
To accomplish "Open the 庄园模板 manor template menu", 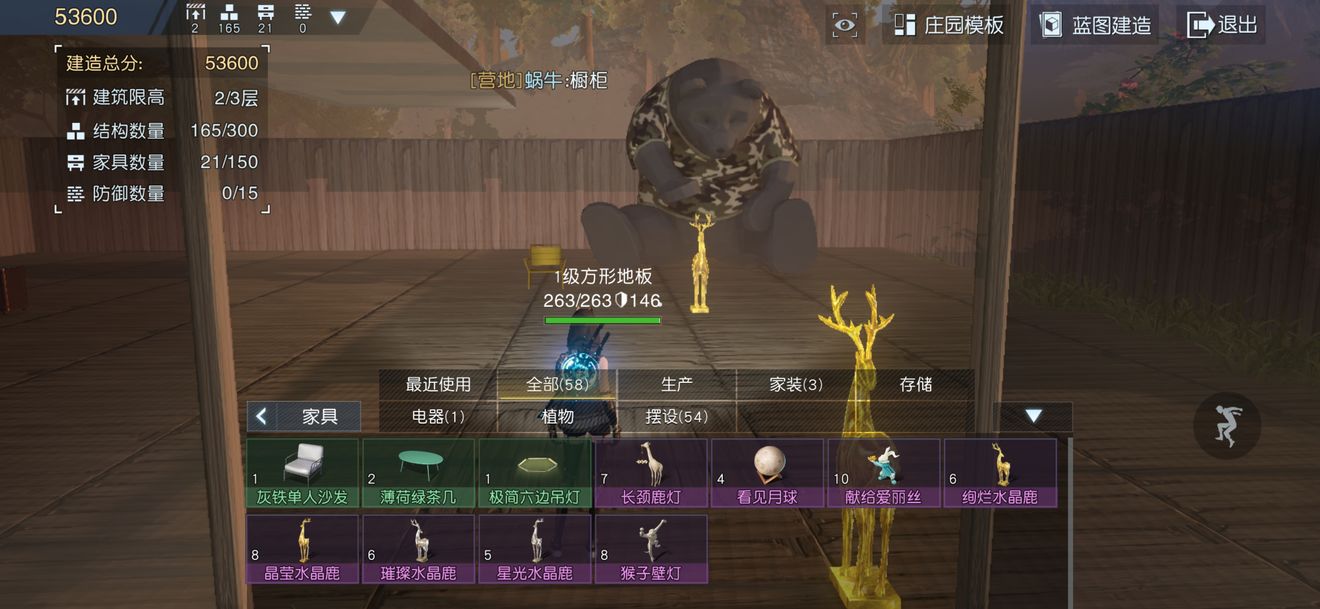I will [948, 25].
